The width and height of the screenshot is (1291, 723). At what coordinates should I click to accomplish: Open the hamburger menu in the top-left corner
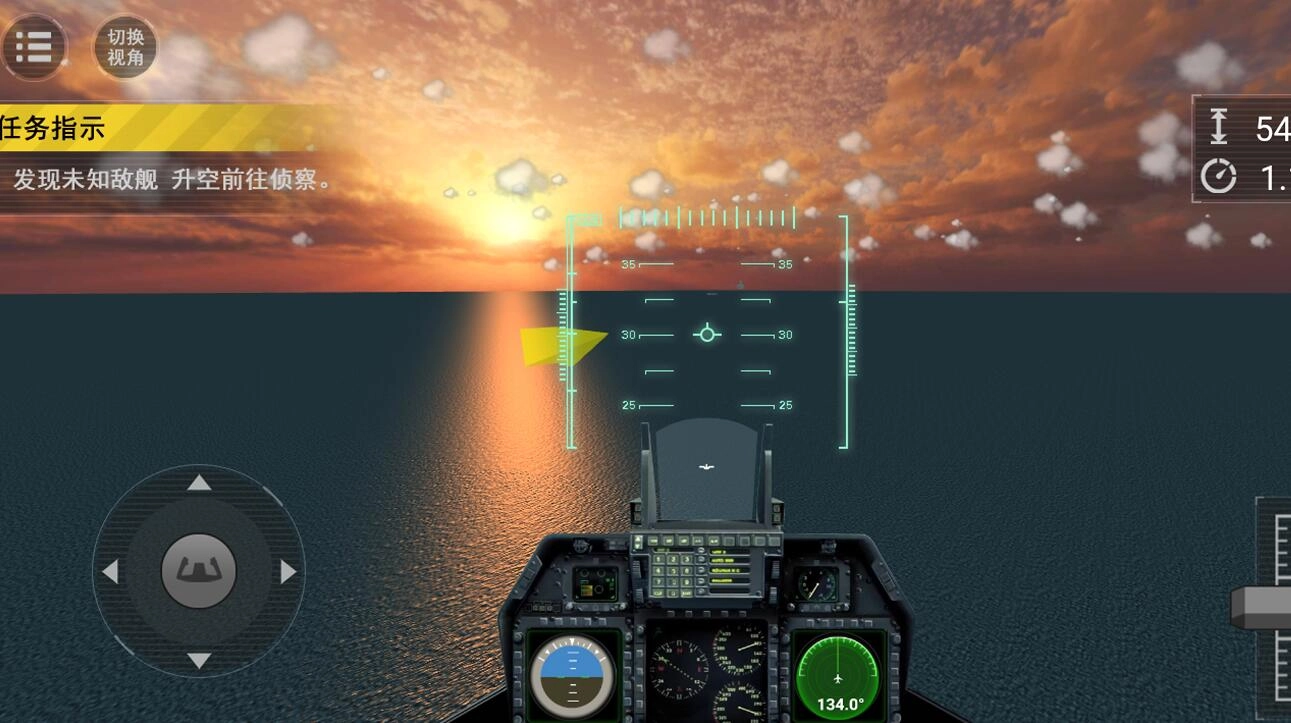35,46
